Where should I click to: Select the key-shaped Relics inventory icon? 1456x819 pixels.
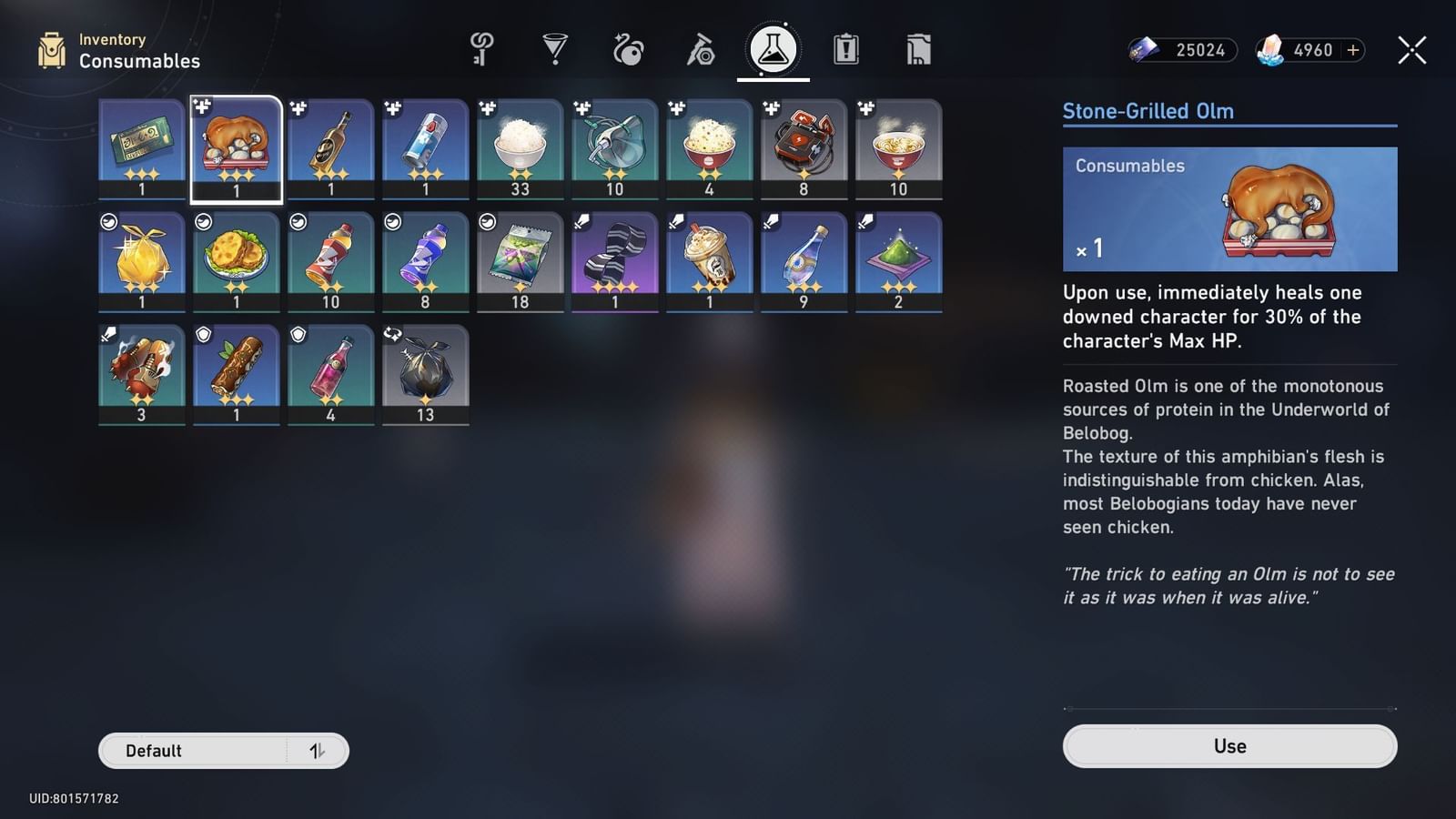coord(480,50)
